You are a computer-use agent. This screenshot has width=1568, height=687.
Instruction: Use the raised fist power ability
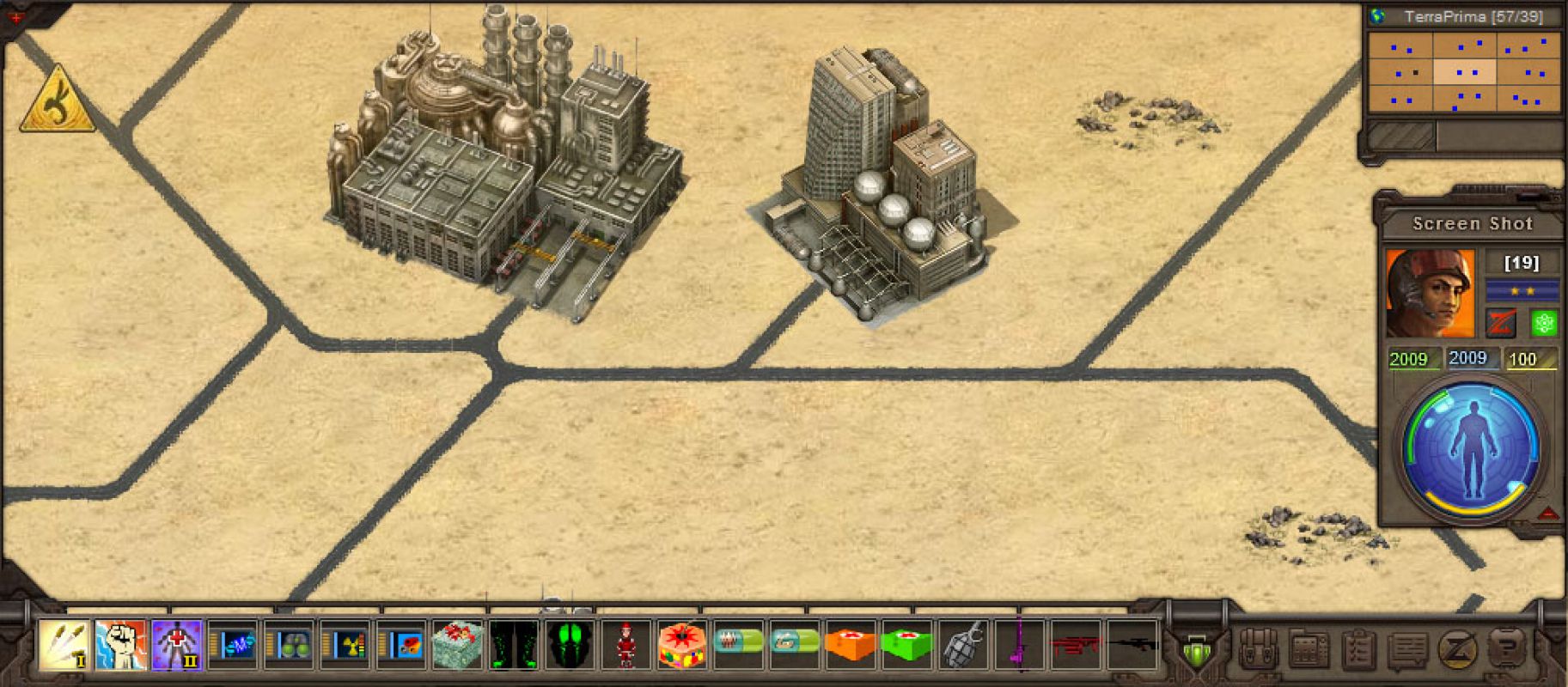(120, 644)
